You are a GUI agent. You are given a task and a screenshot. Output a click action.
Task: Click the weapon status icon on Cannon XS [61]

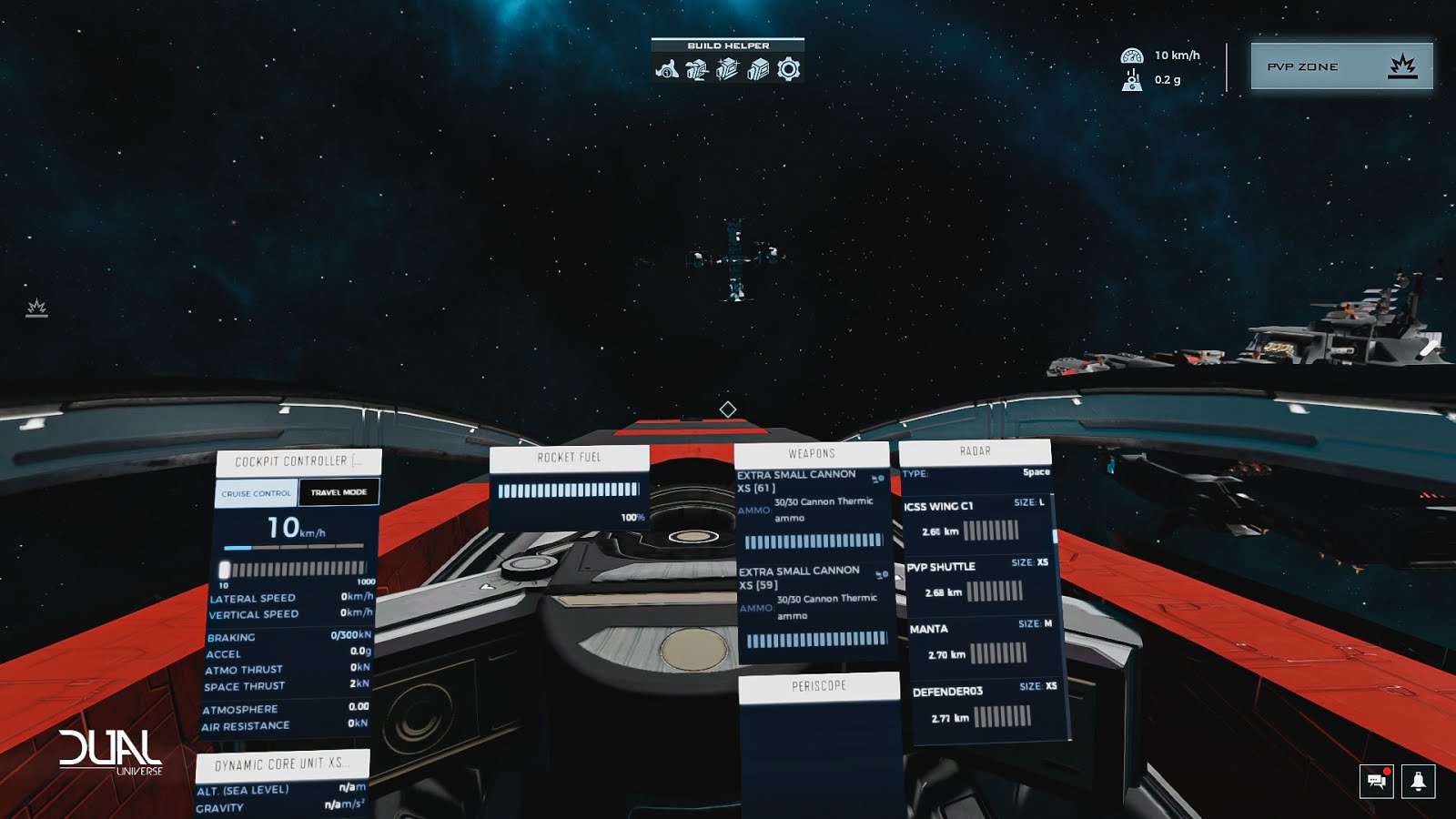(x=879, y=479)
